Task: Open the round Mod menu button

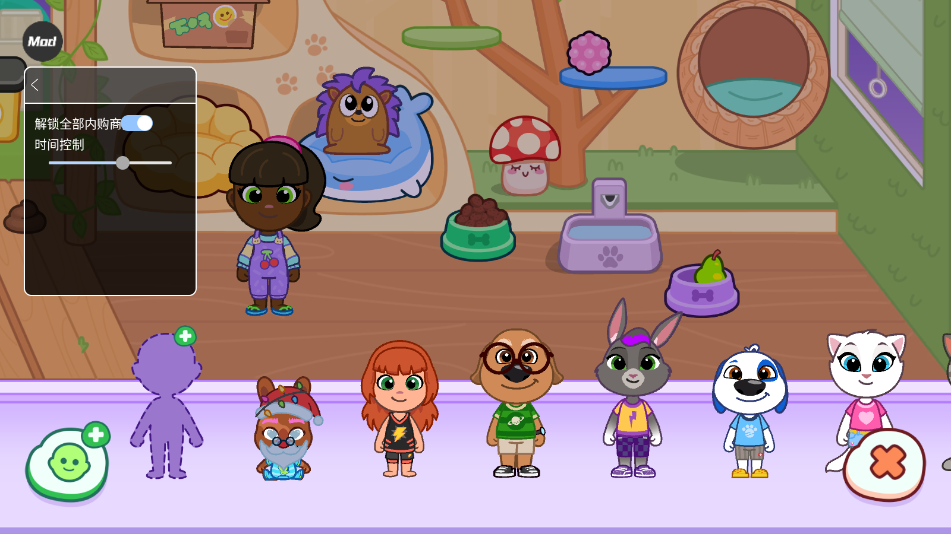Action: coord(42,41)
